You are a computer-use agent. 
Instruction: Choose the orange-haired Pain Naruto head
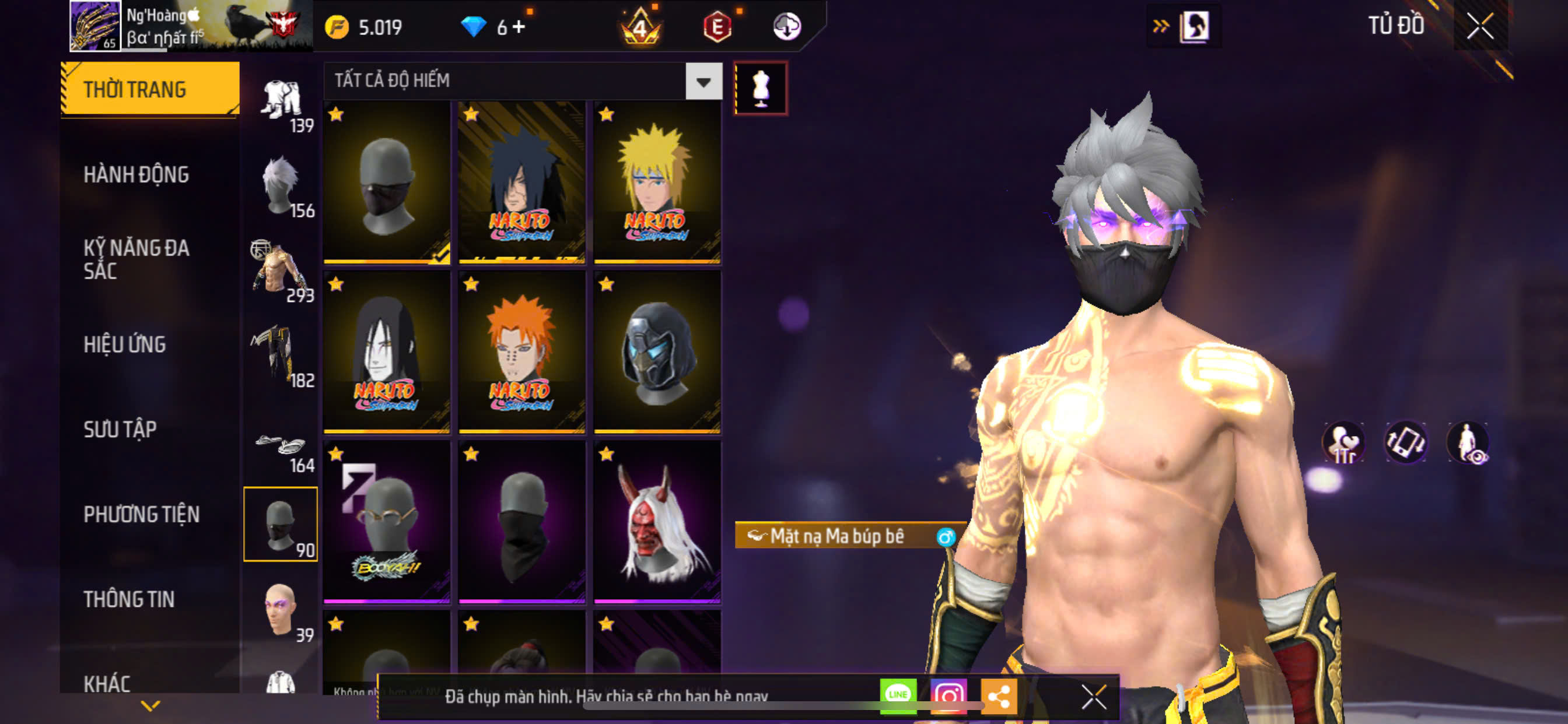pyautogui.click(x=521, y=352)
